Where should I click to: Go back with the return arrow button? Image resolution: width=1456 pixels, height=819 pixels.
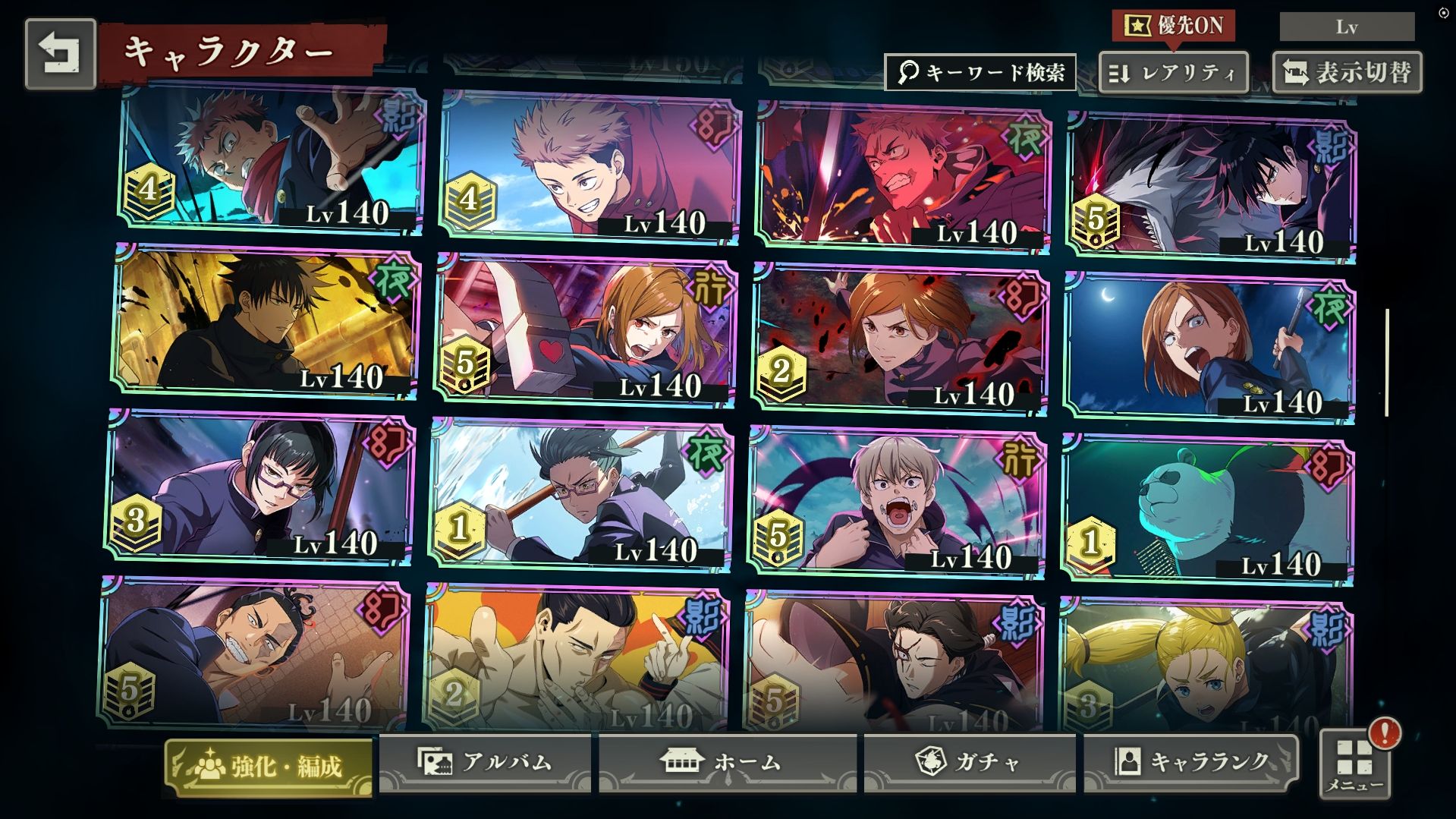61,54
